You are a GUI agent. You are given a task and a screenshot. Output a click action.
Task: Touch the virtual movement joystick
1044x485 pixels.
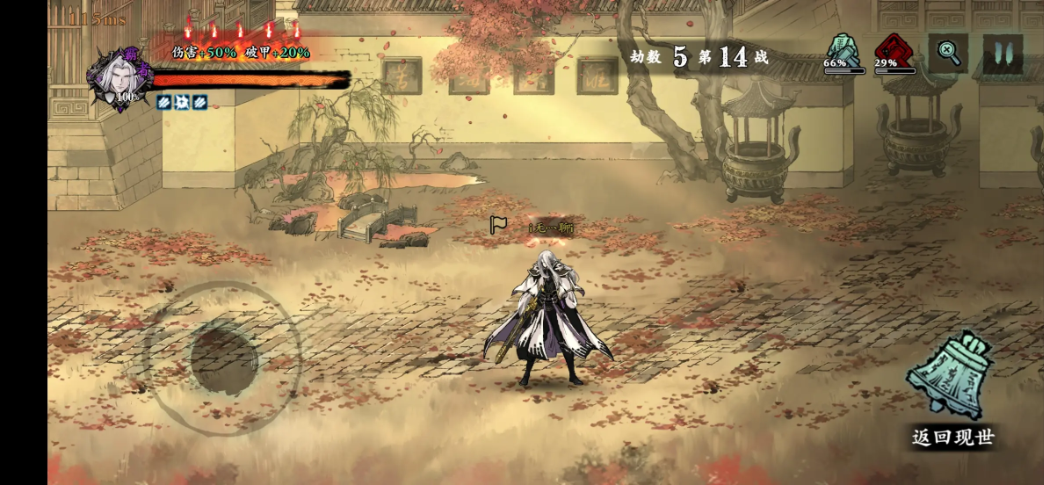click(222, 357)
